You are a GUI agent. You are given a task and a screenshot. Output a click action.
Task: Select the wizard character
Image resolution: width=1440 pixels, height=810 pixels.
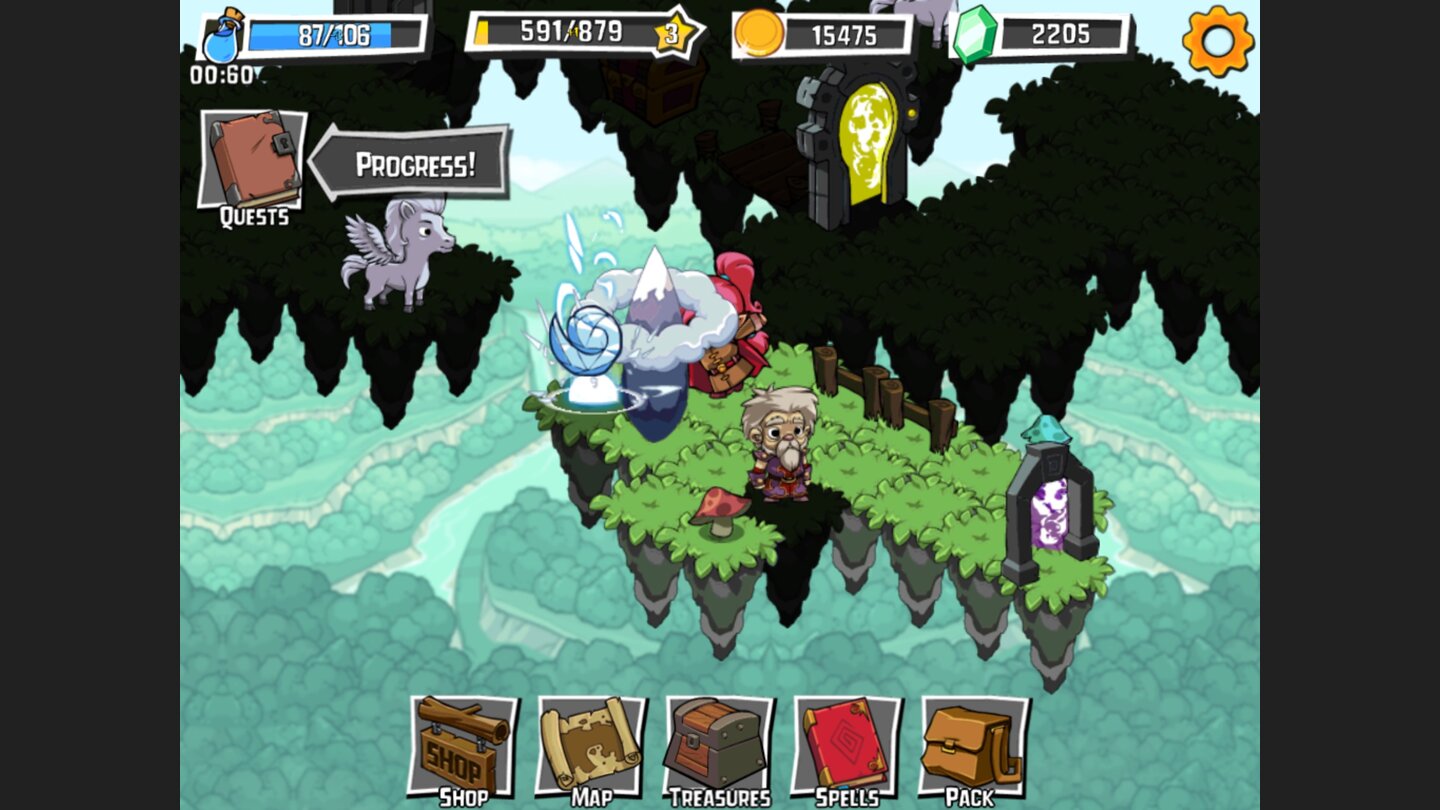775,450
